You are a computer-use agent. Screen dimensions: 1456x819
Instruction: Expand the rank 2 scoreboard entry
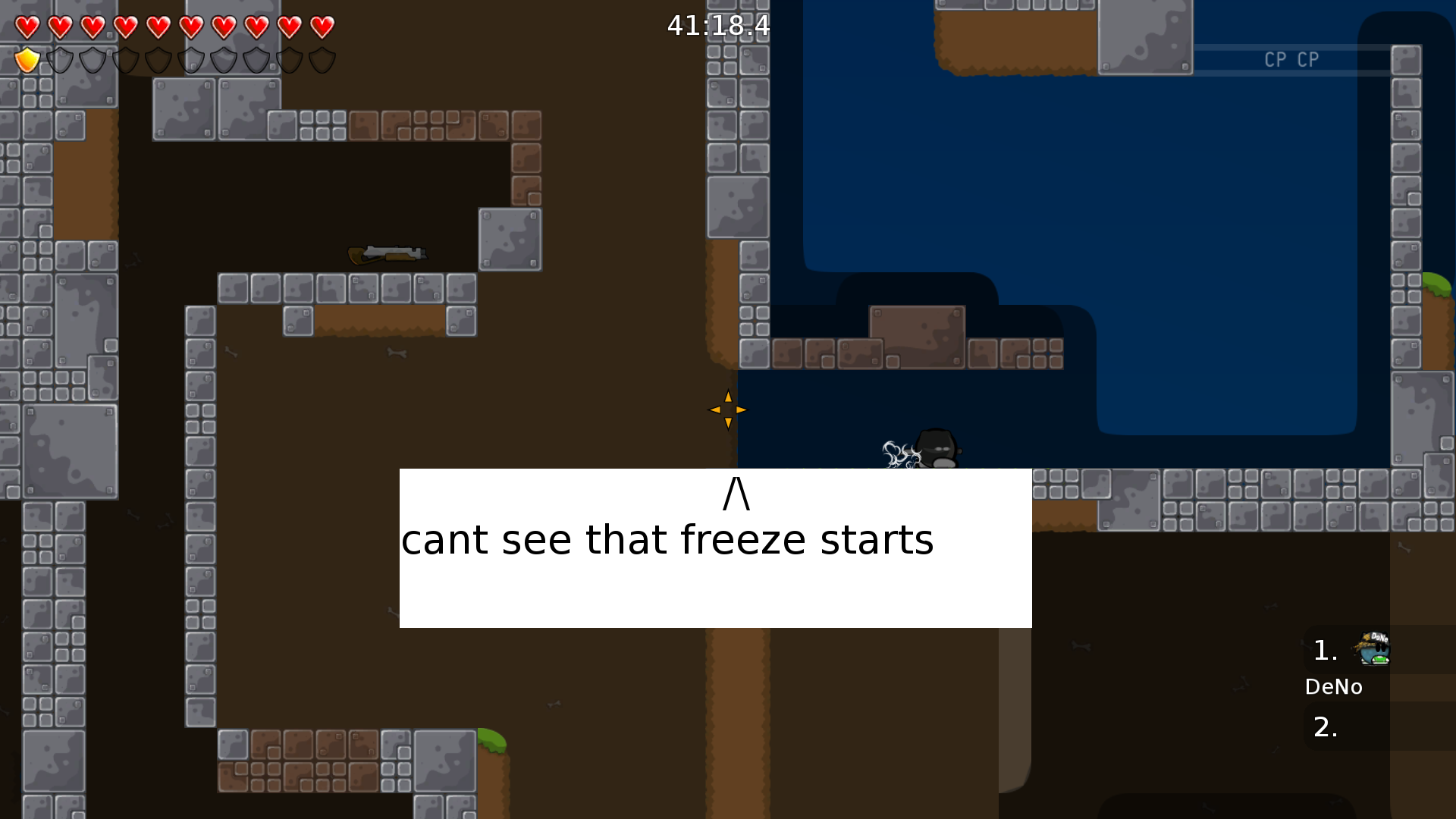pyautogui.click(x=1324, y=726)
